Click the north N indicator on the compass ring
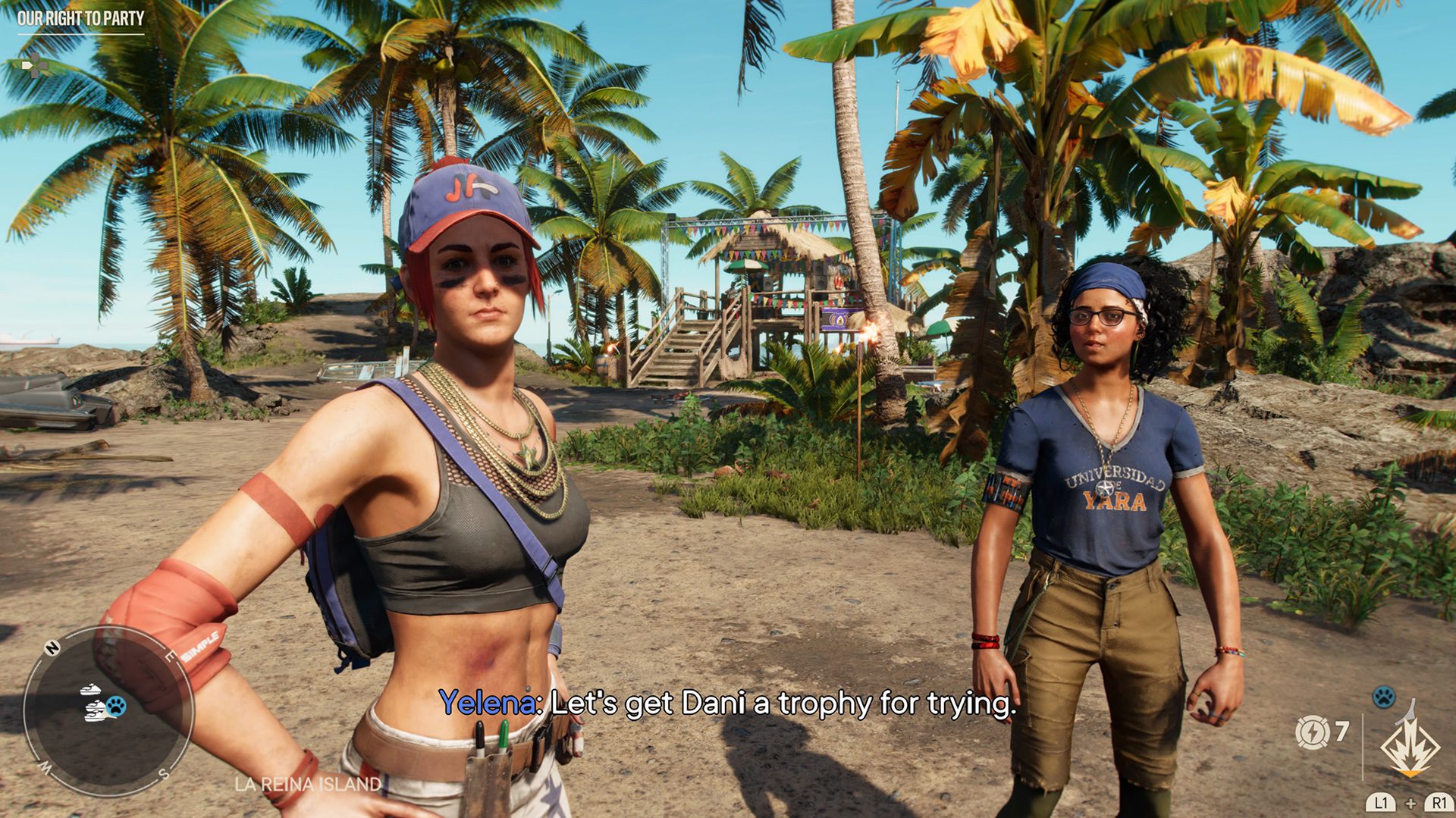Viewport: 1456px width, 818px height. pyautogui.click(x=52, y=647)
